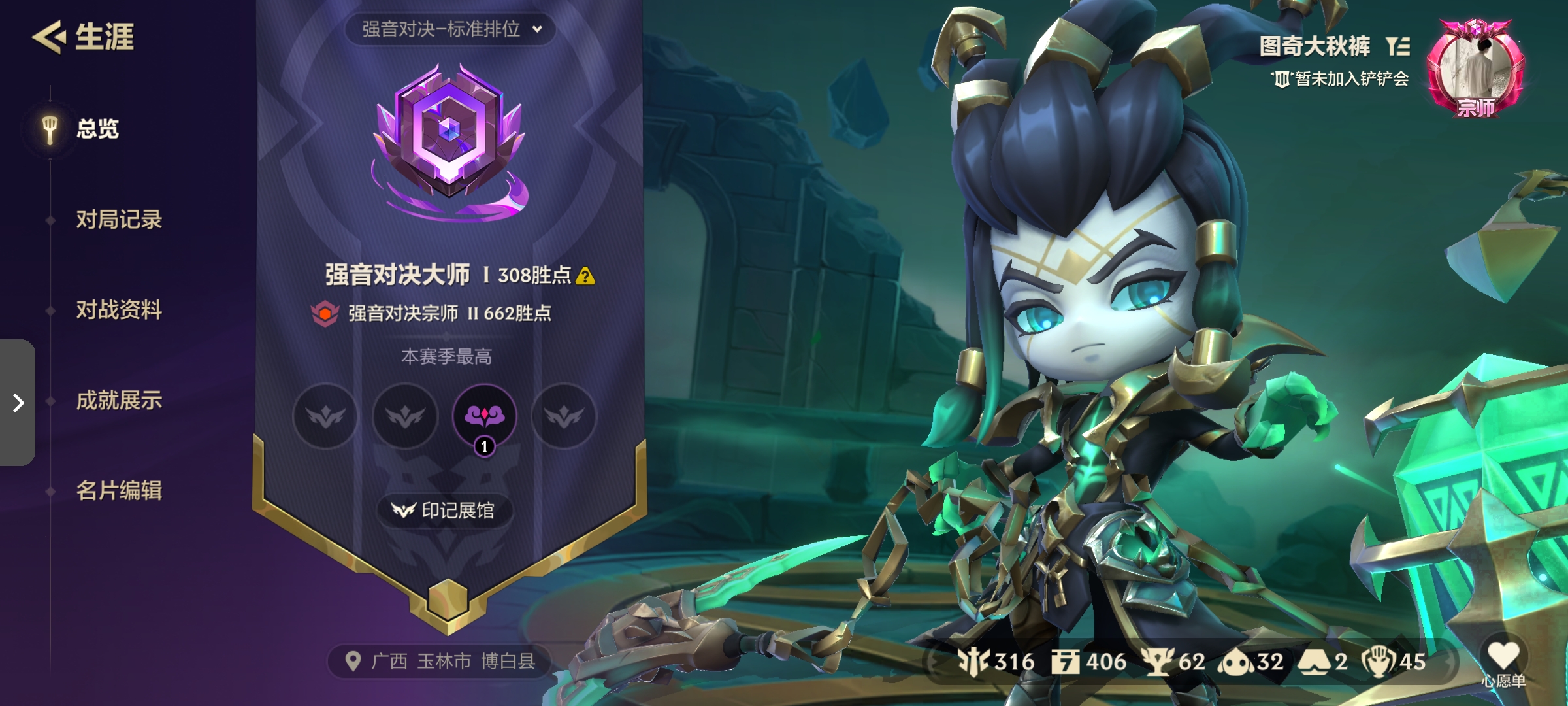The height and width of the screenshot is (706, 1568).
Task: Switch to the 对局记录 sidebar tab
Action: point(120,220)
